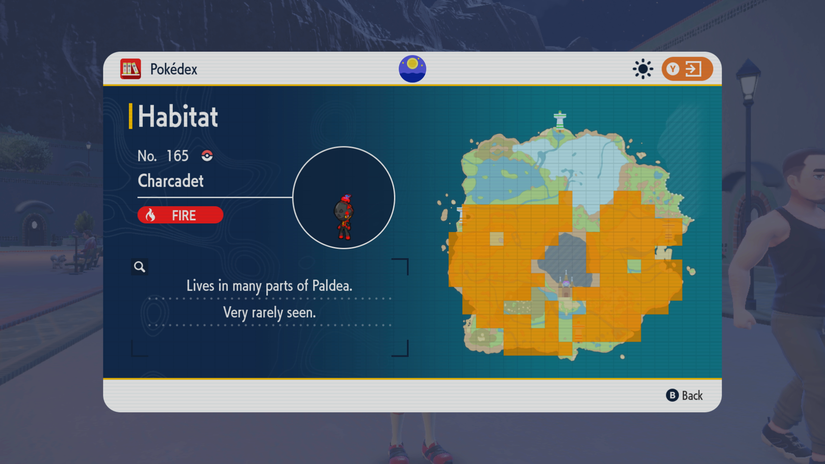Open the red Pokédex book icon
This screenshot has height=464, width=825.
tap(130, 69)
